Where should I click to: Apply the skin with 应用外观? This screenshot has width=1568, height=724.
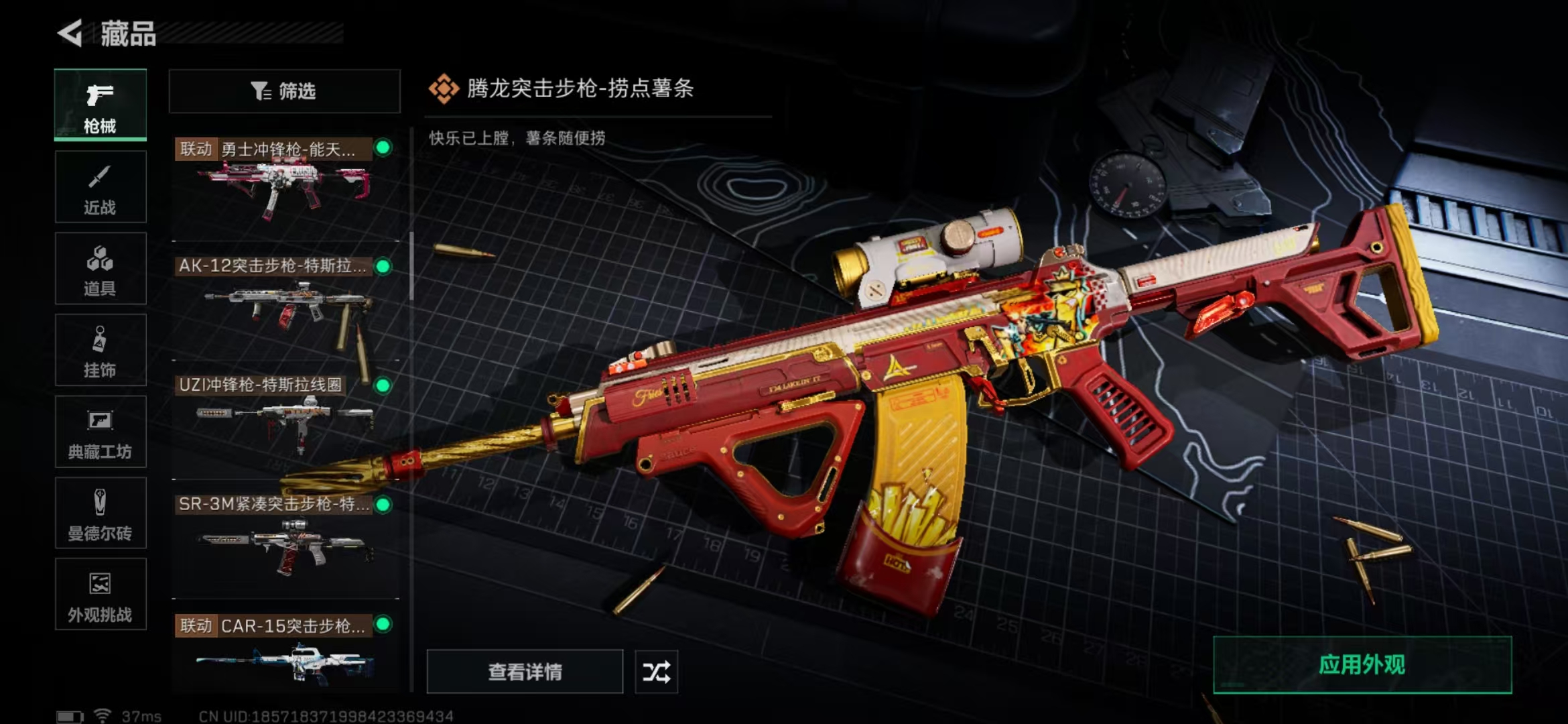click(x=1362, y=665)
